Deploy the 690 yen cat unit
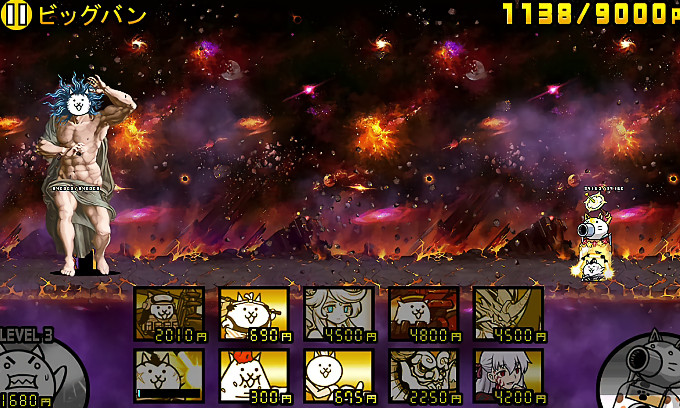Viewport: 680px width, 408px height. click(254, 314)
